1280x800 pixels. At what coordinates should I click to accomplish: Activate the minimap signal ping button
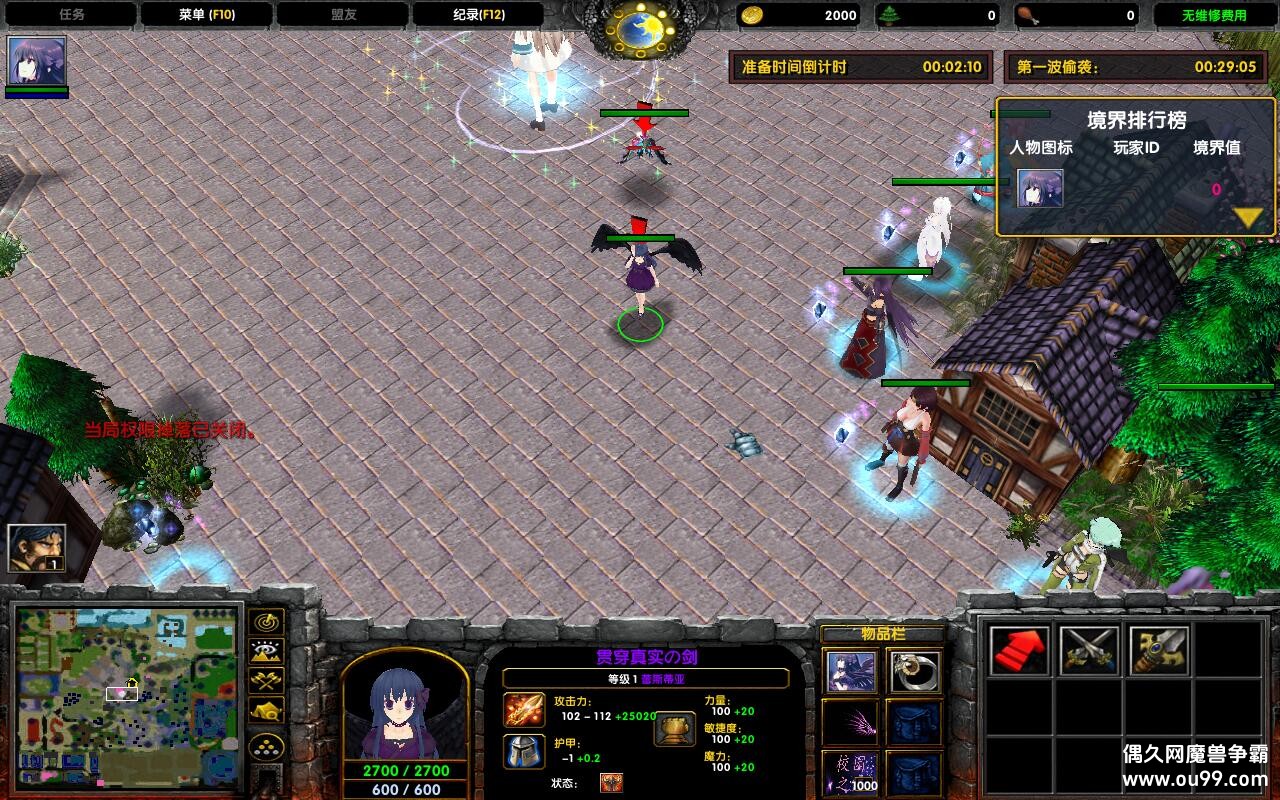266,622
